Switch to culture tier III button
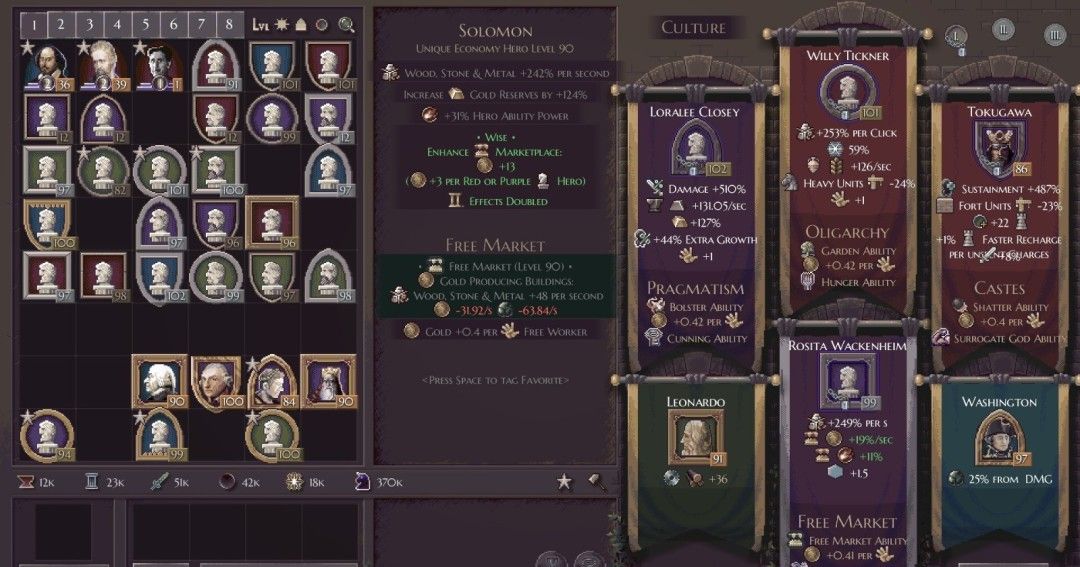Image resolution: width=1080 pixels, height=567 pixels. (1054, 36)
